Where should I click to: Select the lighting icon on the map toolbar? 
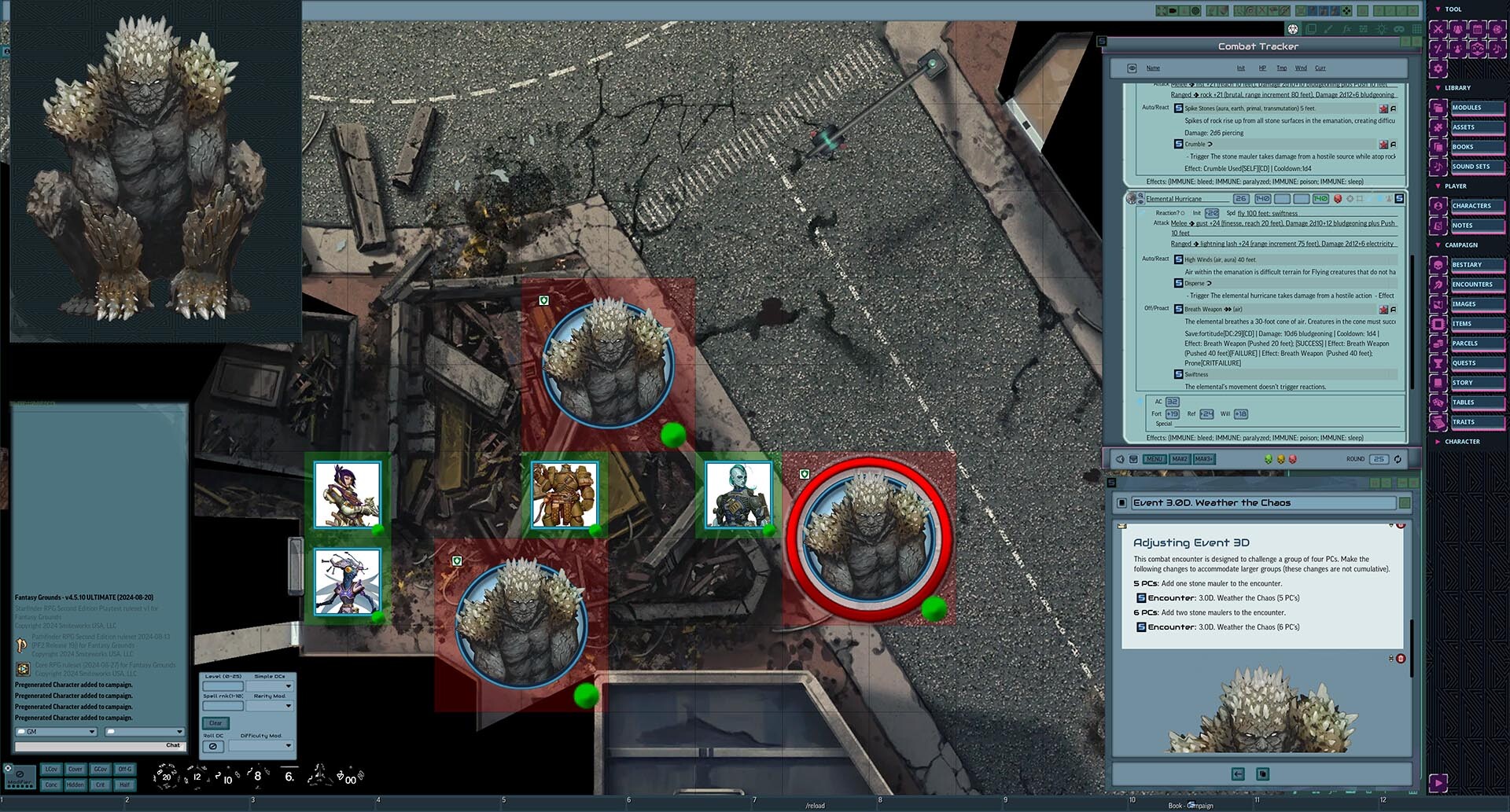1382,29
